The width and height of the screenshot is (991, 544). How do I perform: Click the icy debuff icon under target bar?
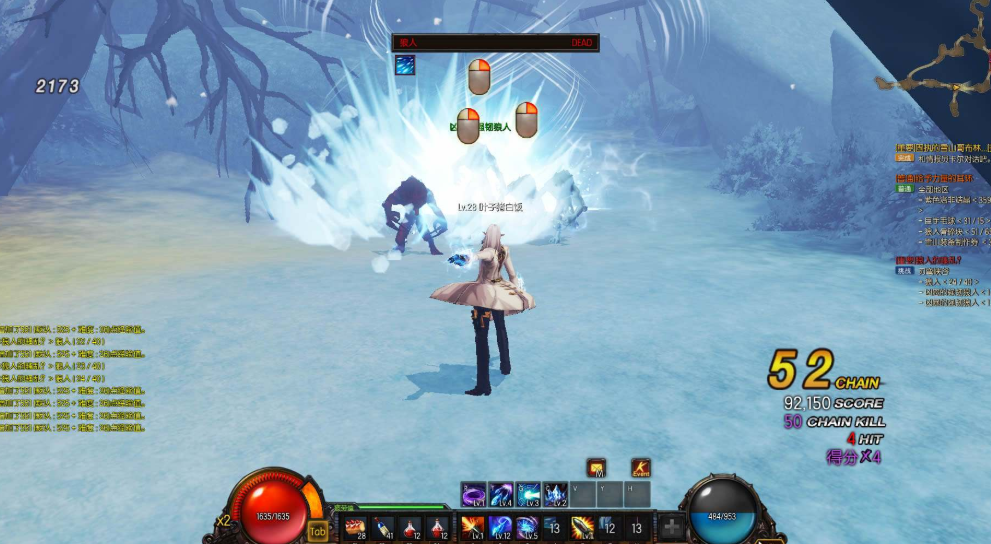point(404,65)
